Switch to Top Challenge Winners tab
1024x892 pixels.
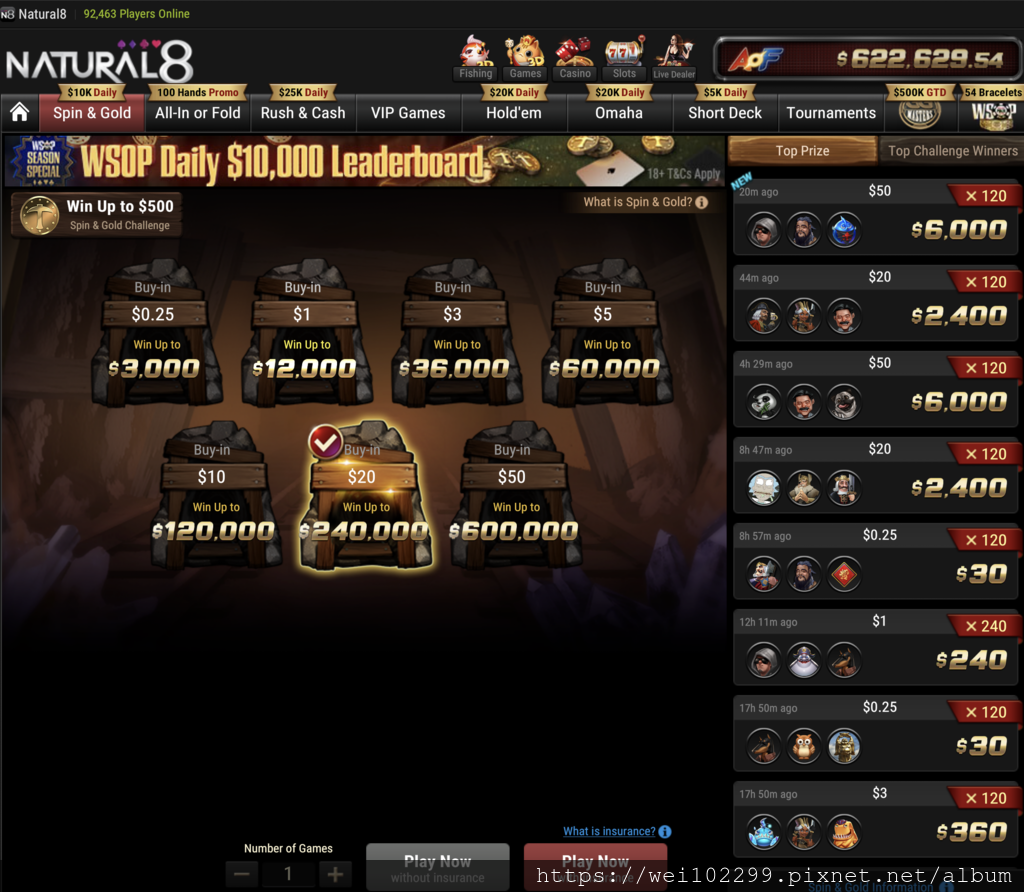(x=952, y=151)
